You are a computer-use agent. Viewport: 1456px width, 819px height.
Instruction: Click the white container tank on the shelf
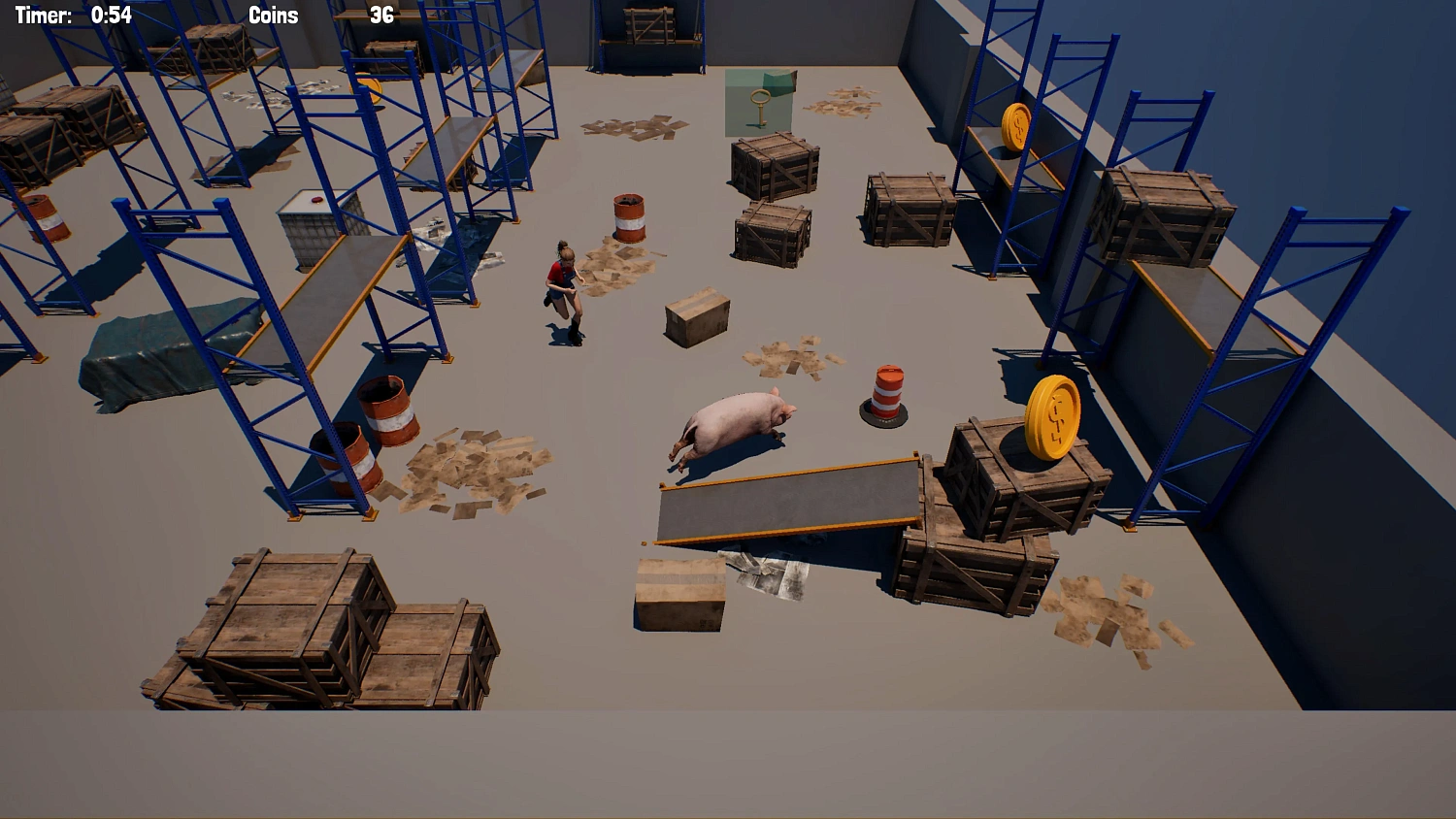tap(311, 228)
